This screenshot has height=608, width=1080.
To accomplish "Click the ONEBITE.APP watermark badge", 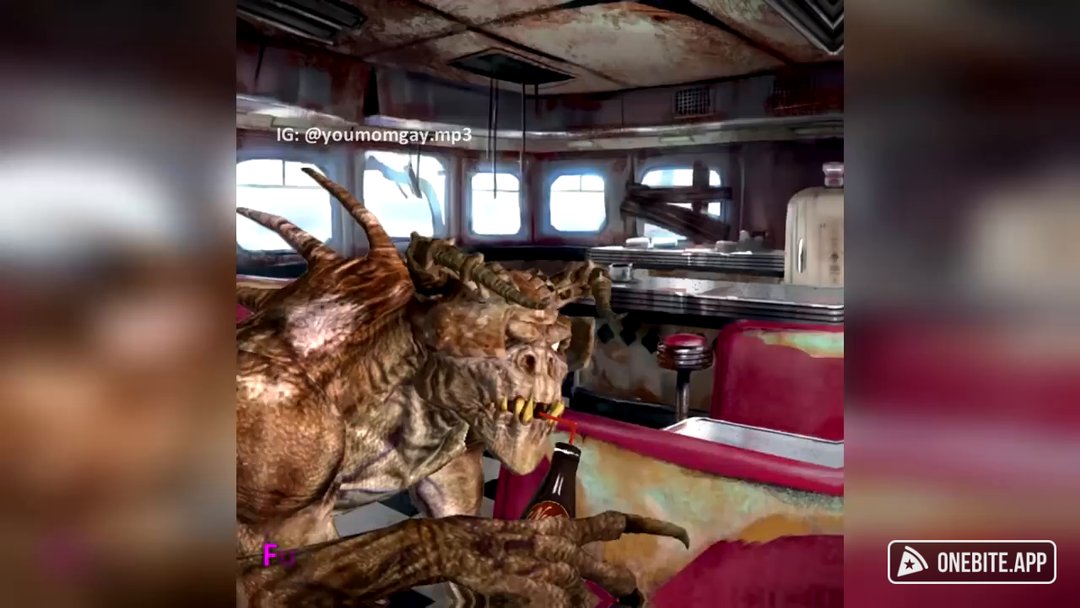I will point(971,562).
